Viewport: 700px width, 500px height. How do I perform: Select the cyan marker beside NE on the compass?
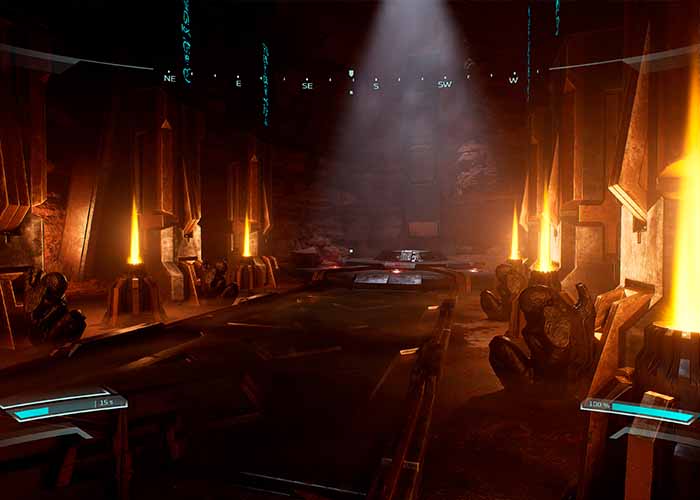[x=186, y=73]
